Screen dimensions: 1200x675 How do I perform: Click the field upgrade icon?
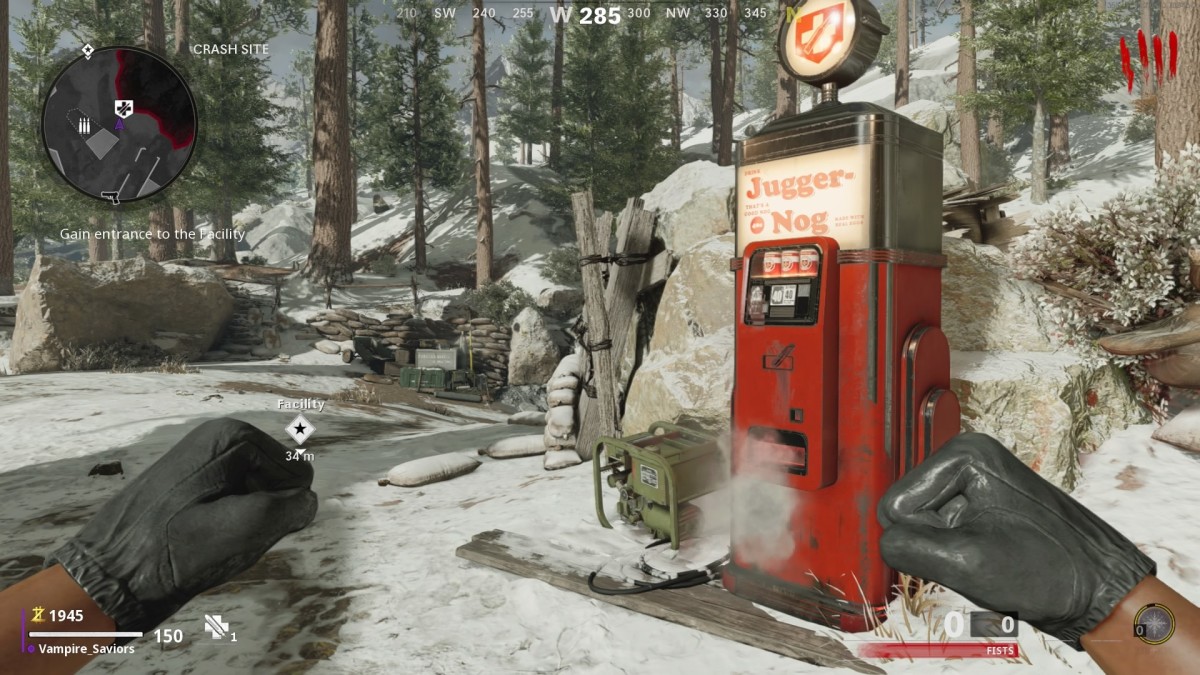click(1154, 624)
